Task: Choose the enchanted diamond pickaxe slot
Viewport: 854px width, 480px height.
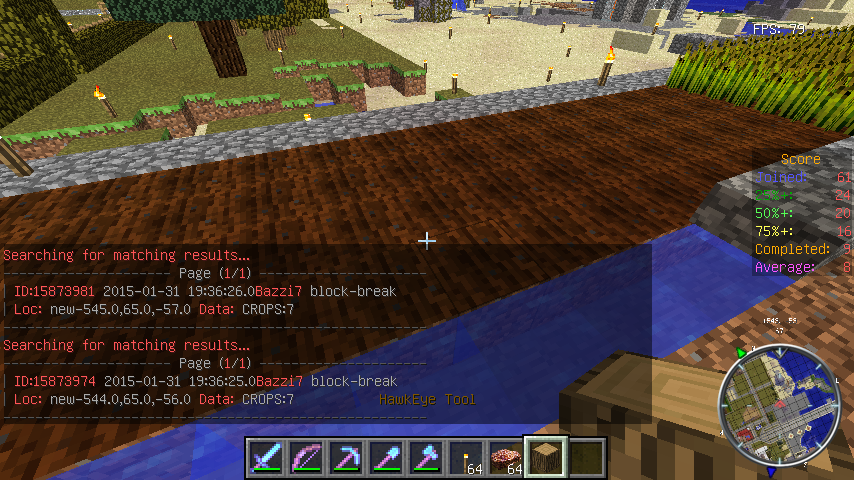Action: (x=345, y=457)
